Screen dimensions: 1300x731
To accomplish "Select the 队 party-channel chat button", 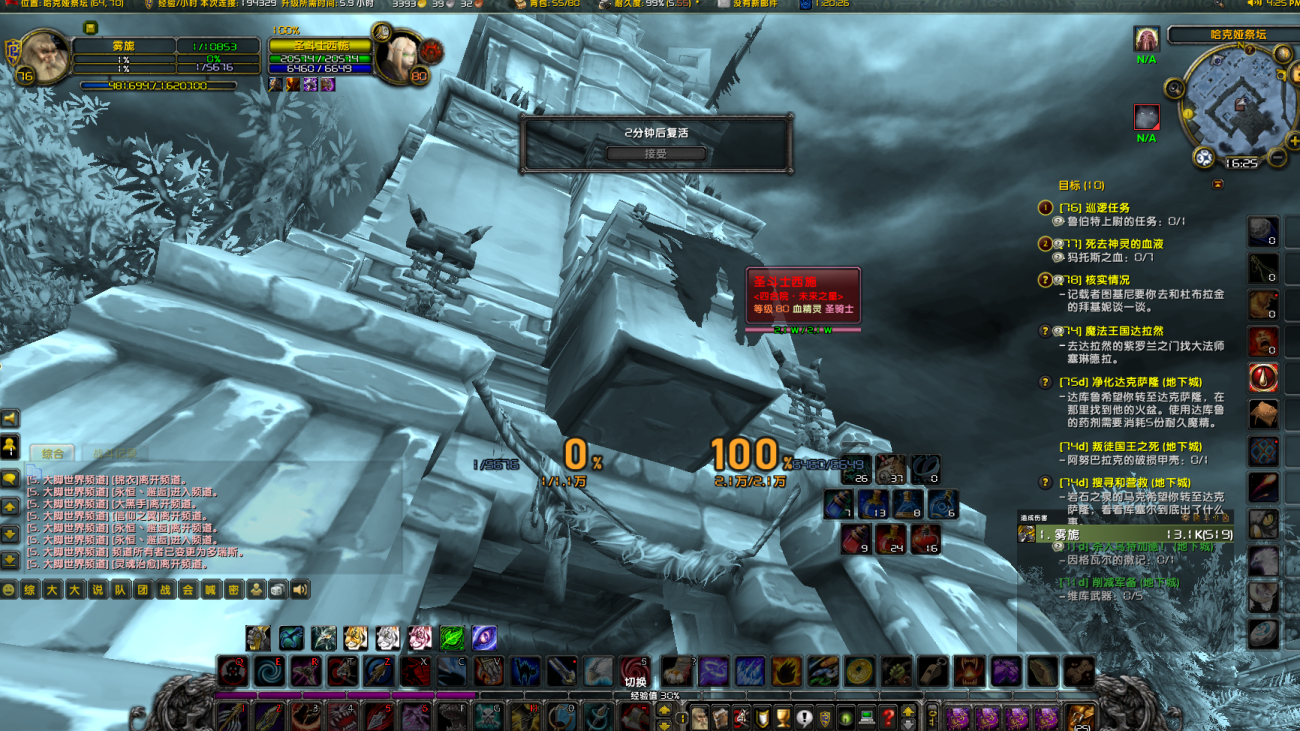I will point(120,590).
